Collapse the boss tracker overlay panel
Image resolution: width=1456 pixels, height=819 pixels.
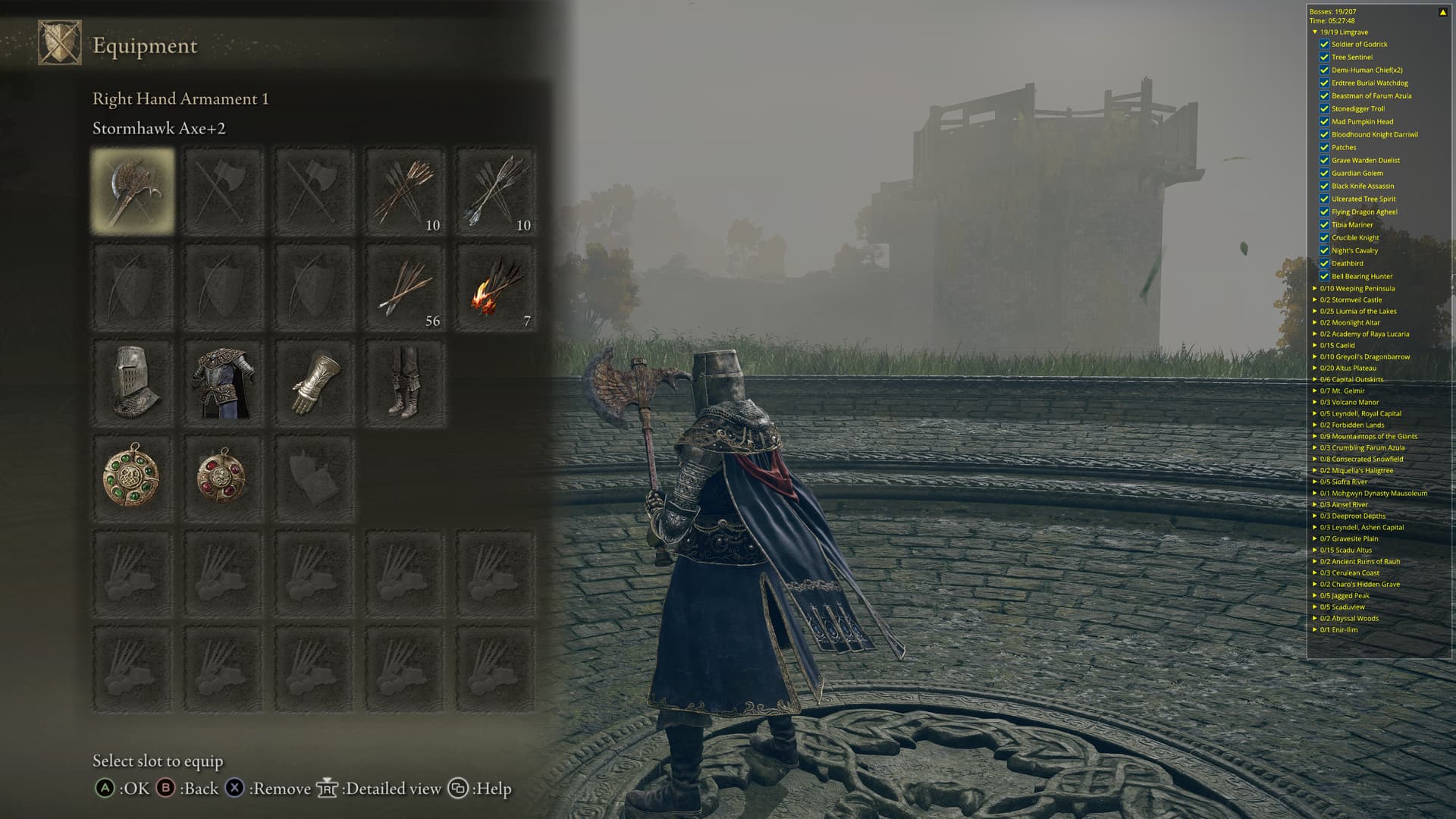(x=1442, y=12)
